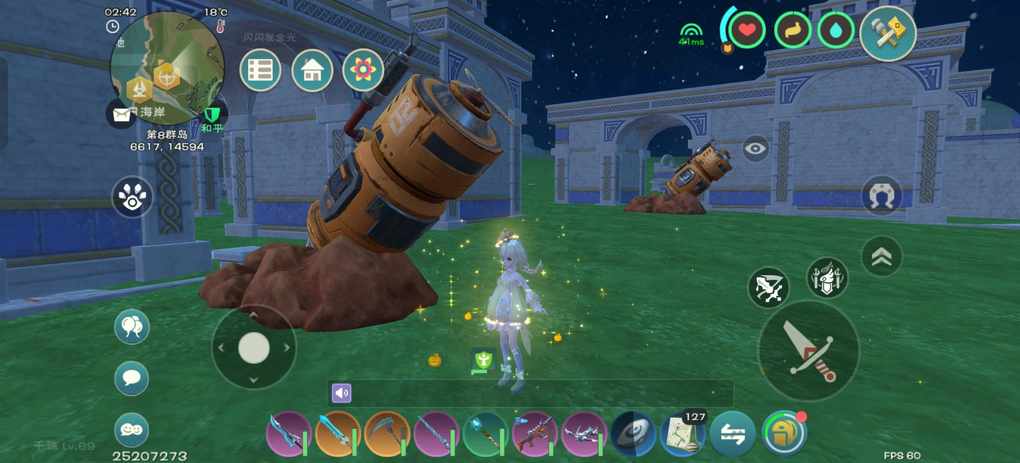Image resolution: width=1020 pixels, height=463 pixels.
Task: Toggle the speaker icon on chat bar
Action: [342, 393]
